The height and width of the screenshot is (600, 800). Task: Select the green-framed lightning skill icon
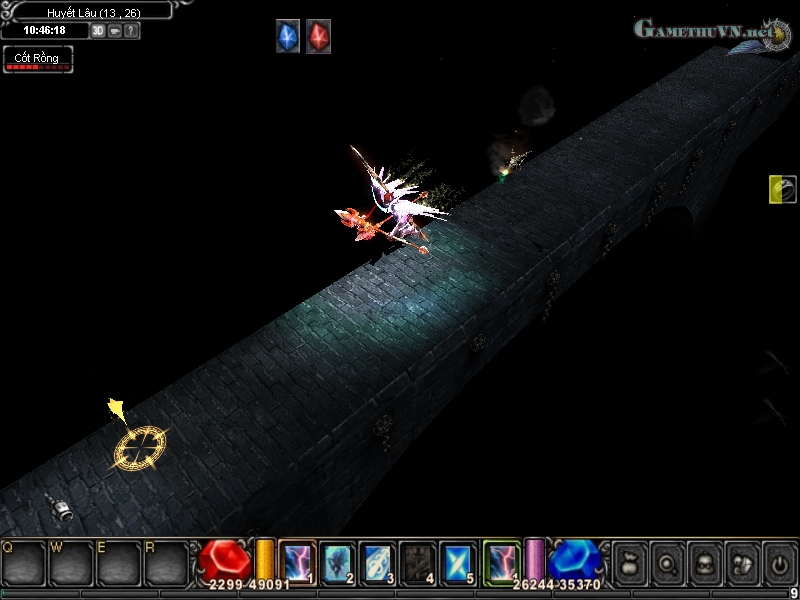pyautogui.click(x=502, y=561)
